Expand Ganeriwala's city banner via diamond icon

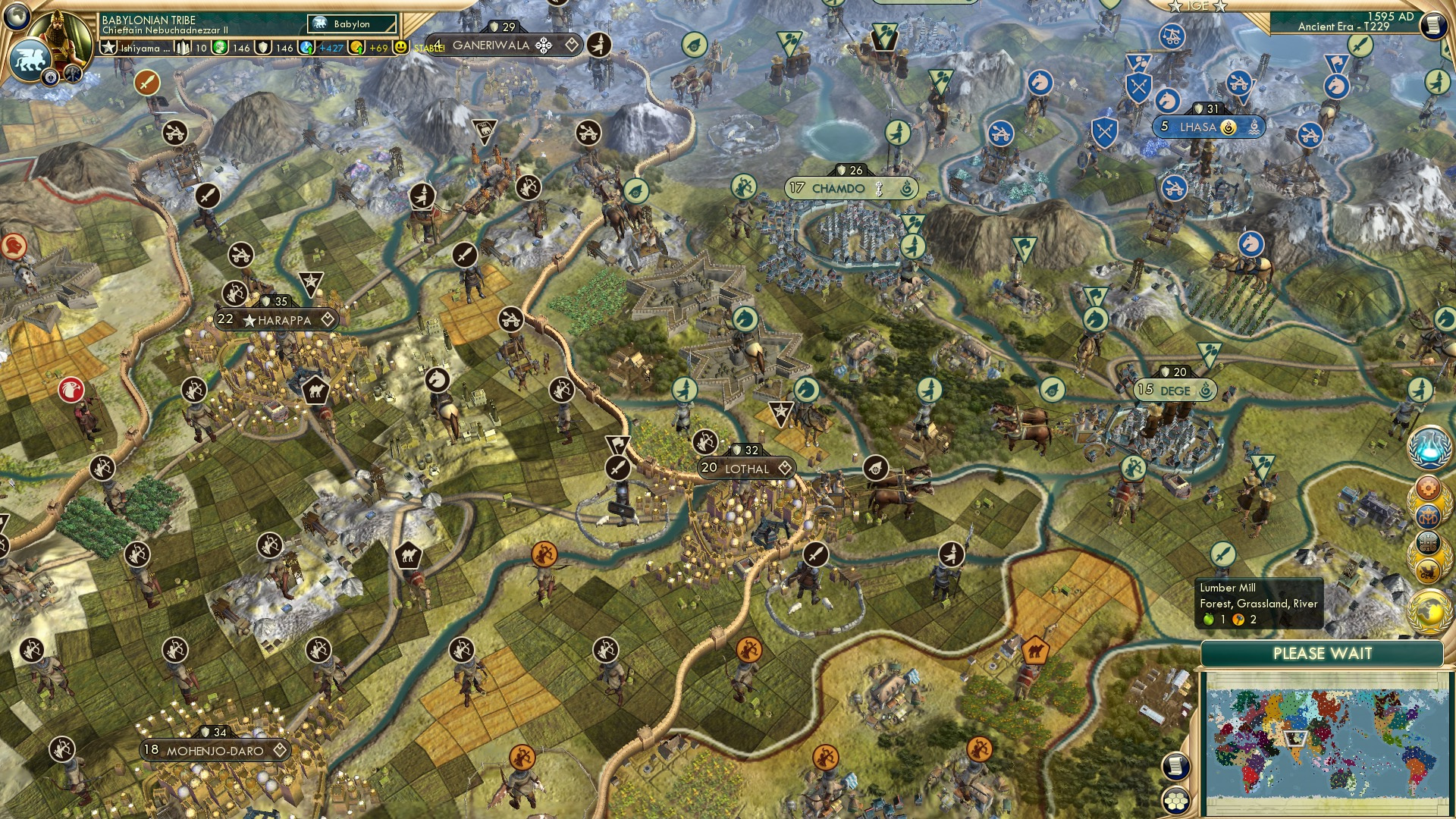tap(573, 43)
